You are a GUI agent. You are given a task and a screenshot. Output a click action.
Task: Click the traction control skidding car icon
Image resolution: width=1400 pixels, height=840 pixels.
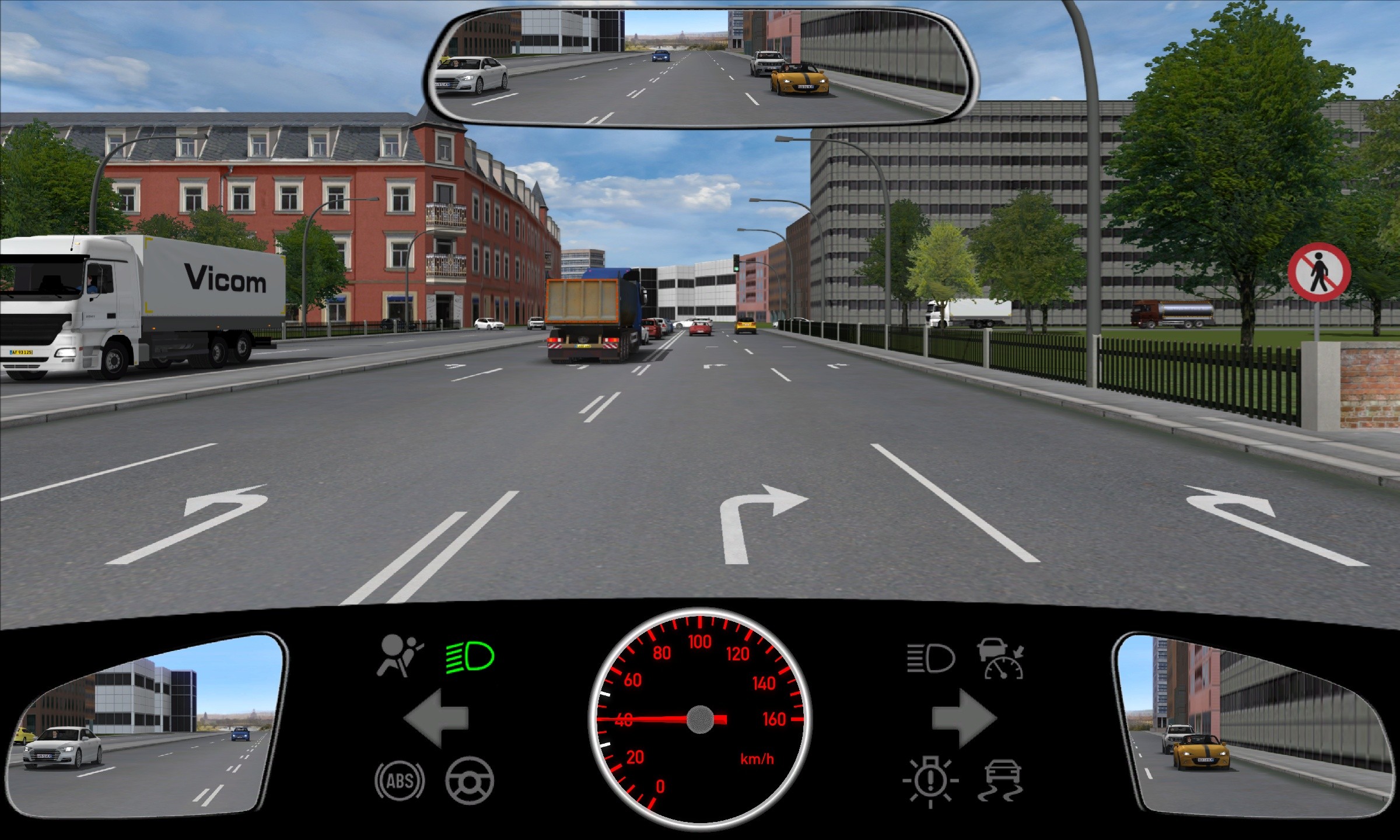tap(1002, 780)
